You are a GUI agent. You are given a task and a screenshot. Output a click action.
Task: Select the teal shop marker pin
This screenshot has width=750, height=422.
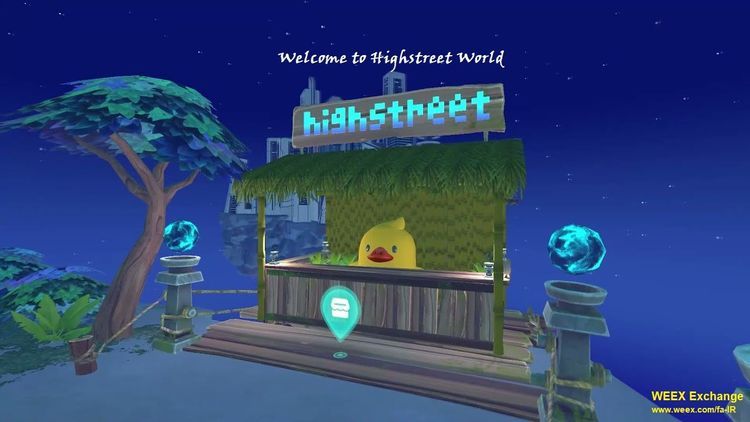(x=340, y=304)
